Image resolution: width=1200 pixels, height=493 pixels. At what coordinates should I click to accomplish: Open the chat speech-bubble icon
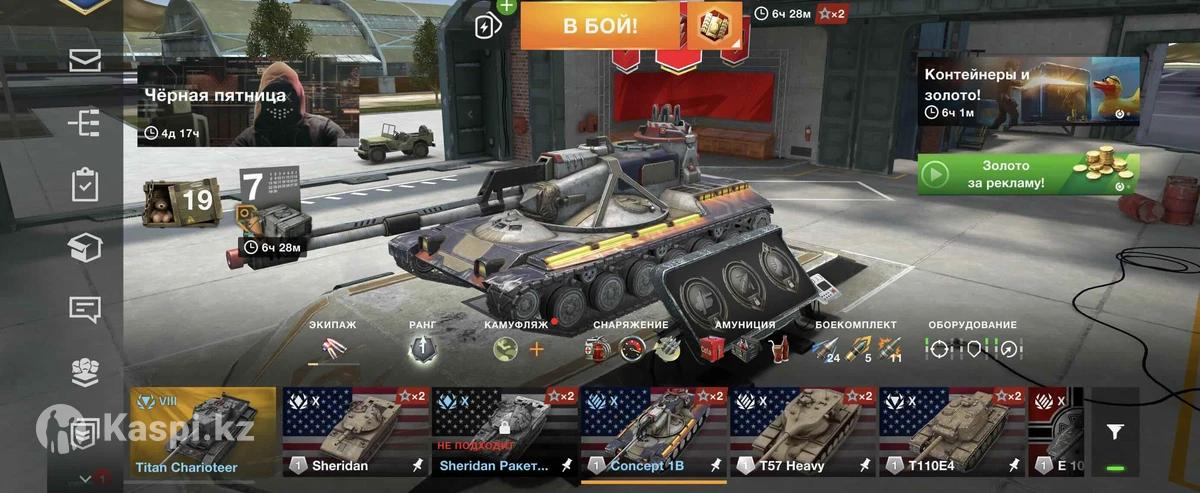85,309
